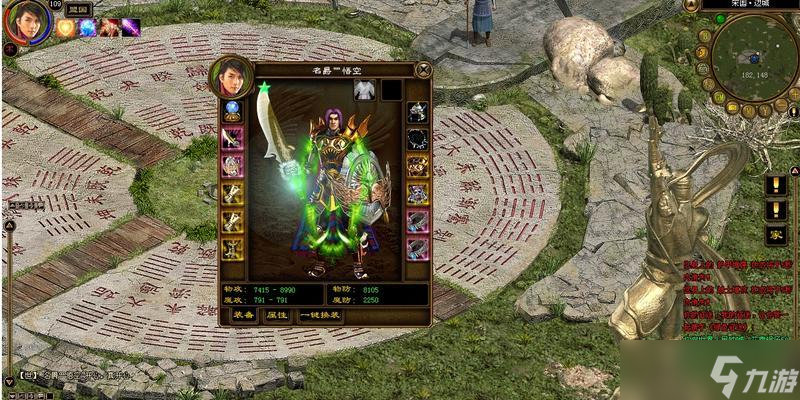Select the blue orb equipment slot
This screenshot has height=400, width=800.
point(232,111)
